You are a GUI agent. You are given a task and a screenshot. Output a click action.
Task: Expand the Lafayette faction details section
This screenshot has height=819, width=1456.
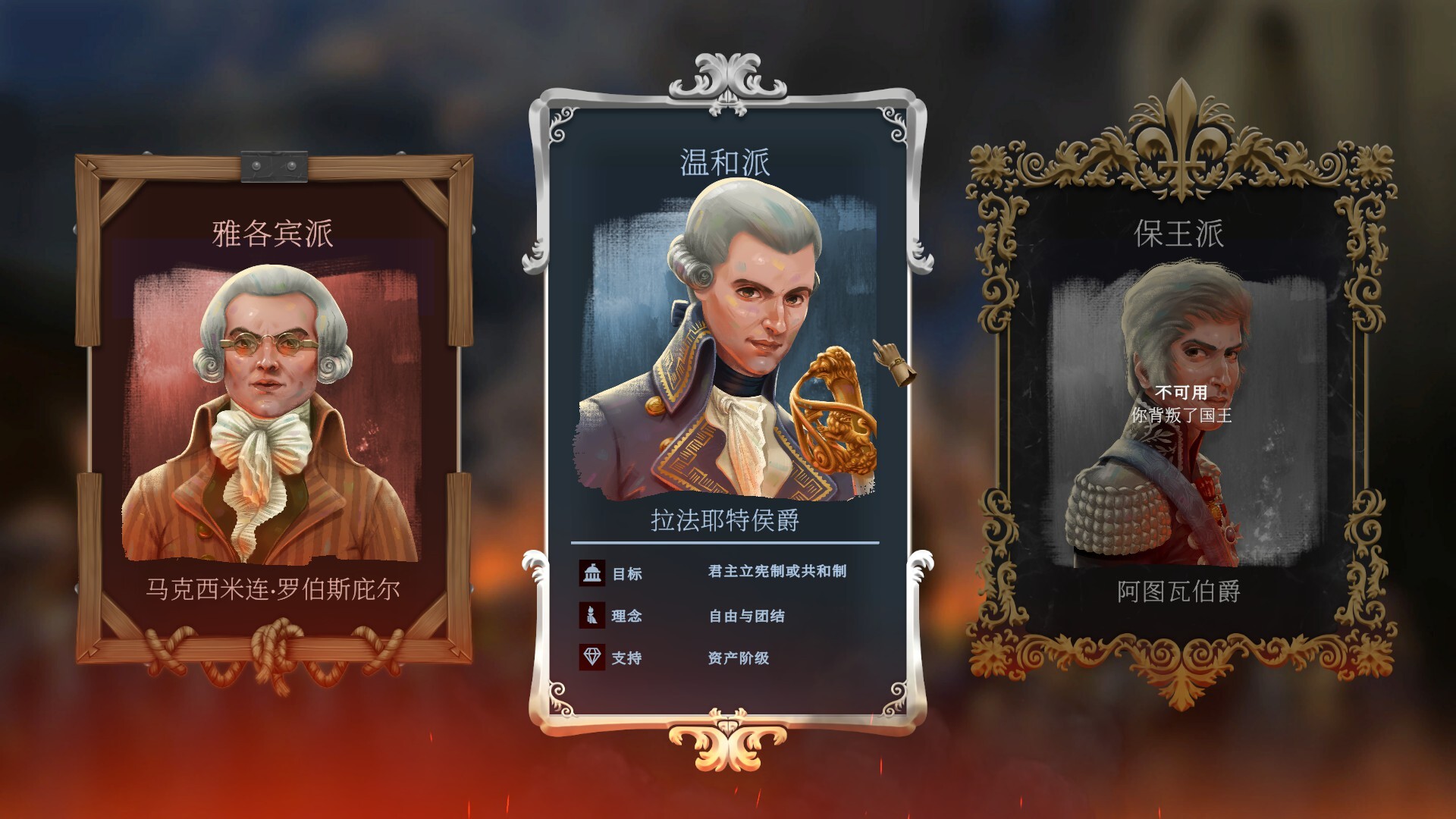726,614
